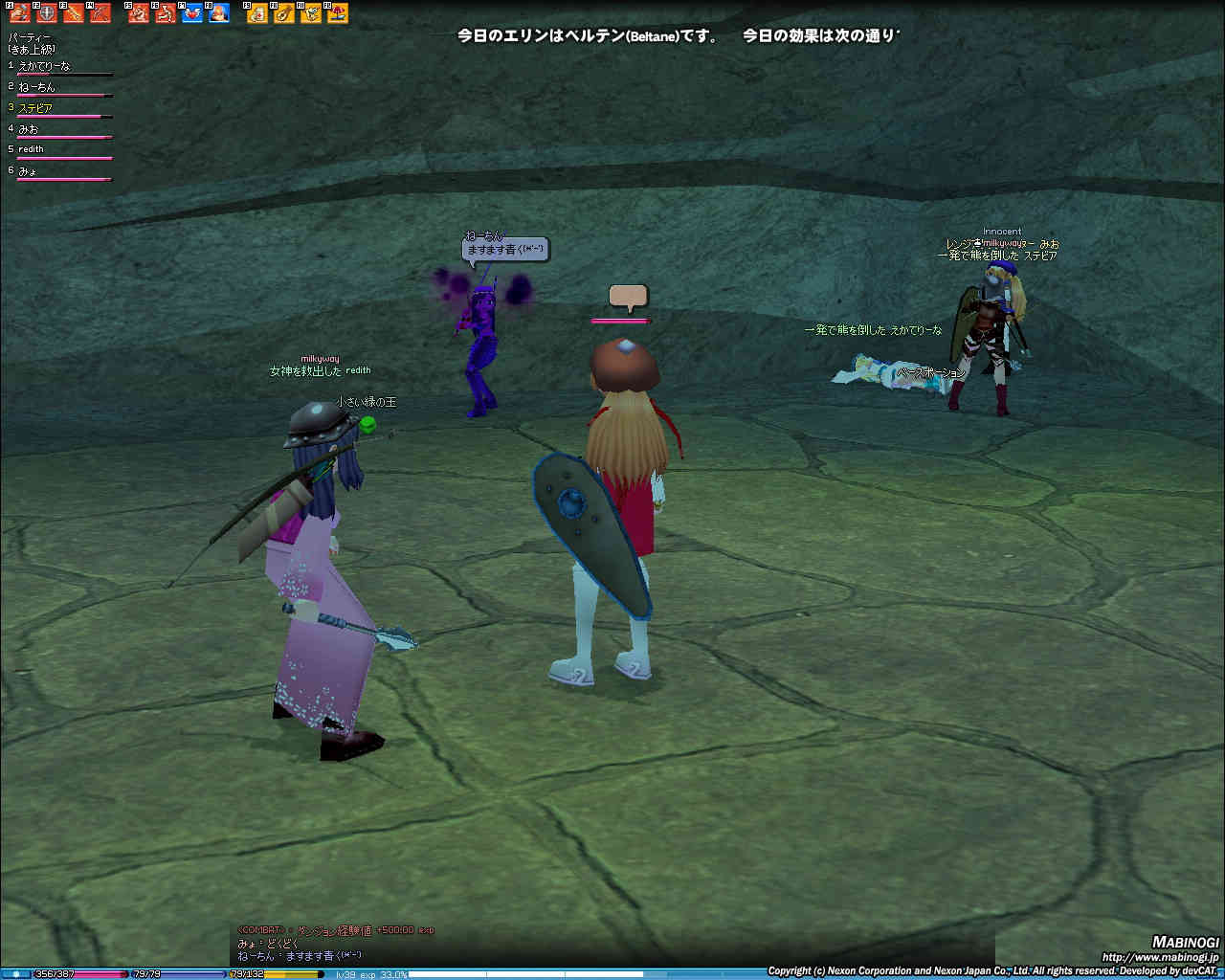Viewport: 1225px width, 980px height.
Task: Use the F9 first aid skill
Action: tap(257, 12)
